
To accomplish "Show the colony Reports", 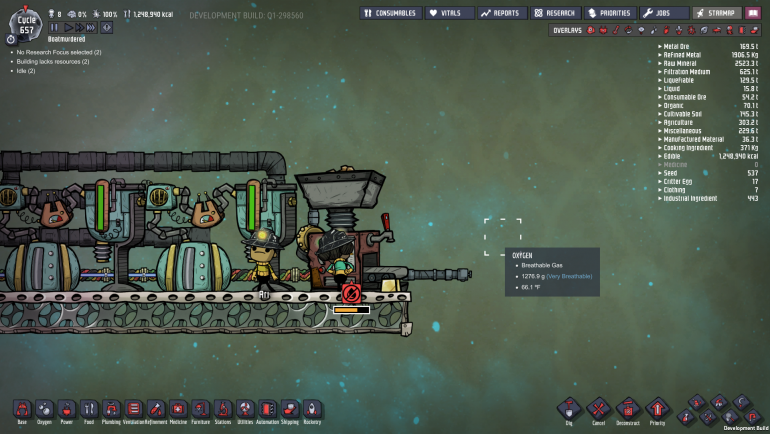I will [x=501, y=13].
